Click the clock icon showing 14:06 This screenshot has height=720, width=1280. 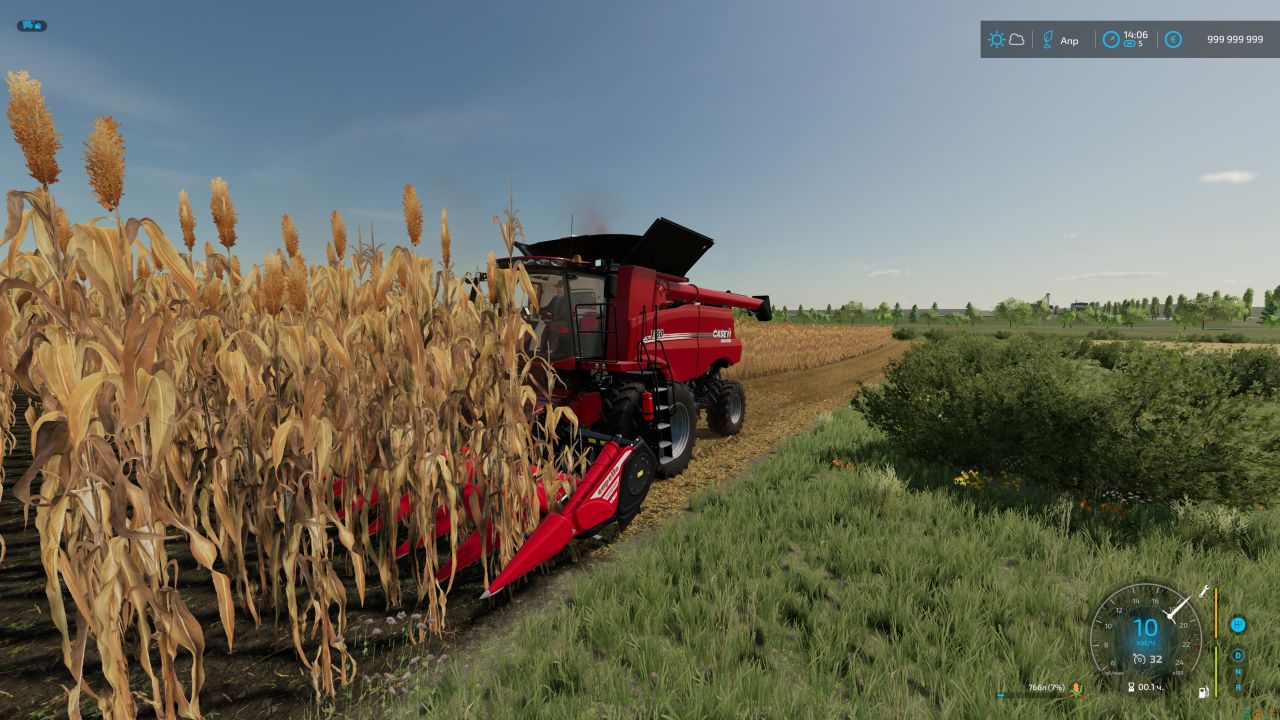[x=1112, y=39]
